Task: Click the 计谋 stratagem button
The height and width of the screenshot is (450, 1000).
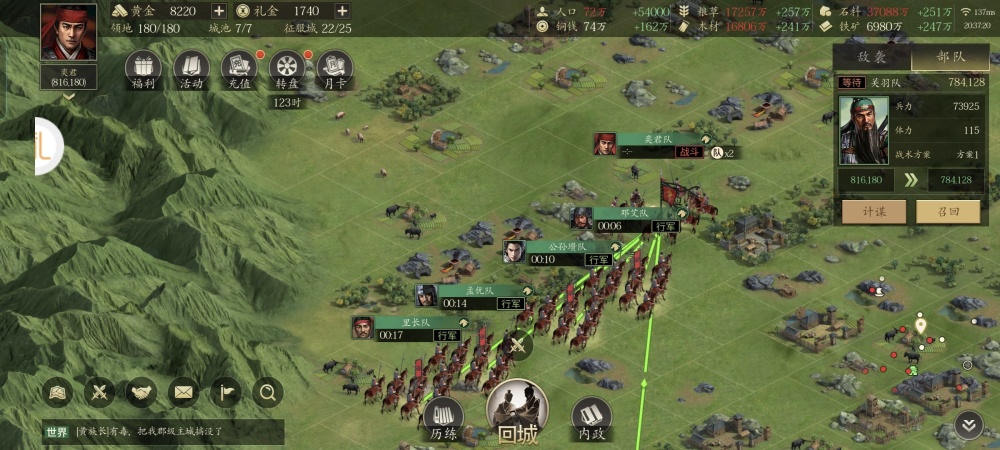Action: click(x=874, y=212)
